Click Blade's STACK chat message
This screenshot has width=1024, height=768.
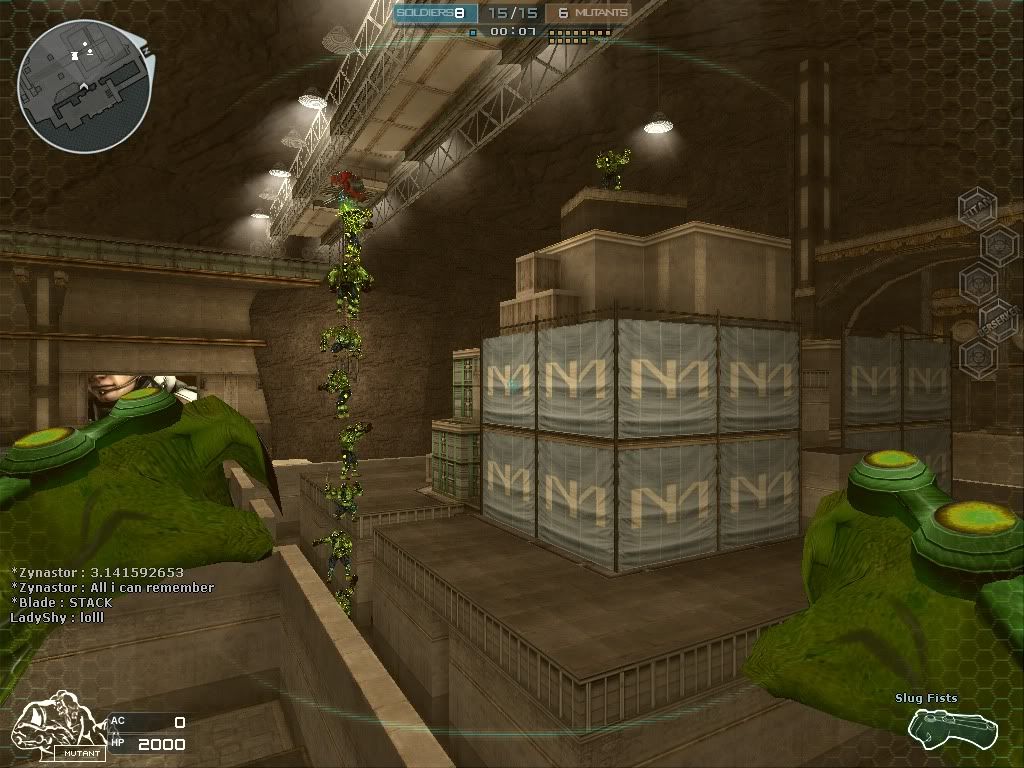tap(62, 603)
